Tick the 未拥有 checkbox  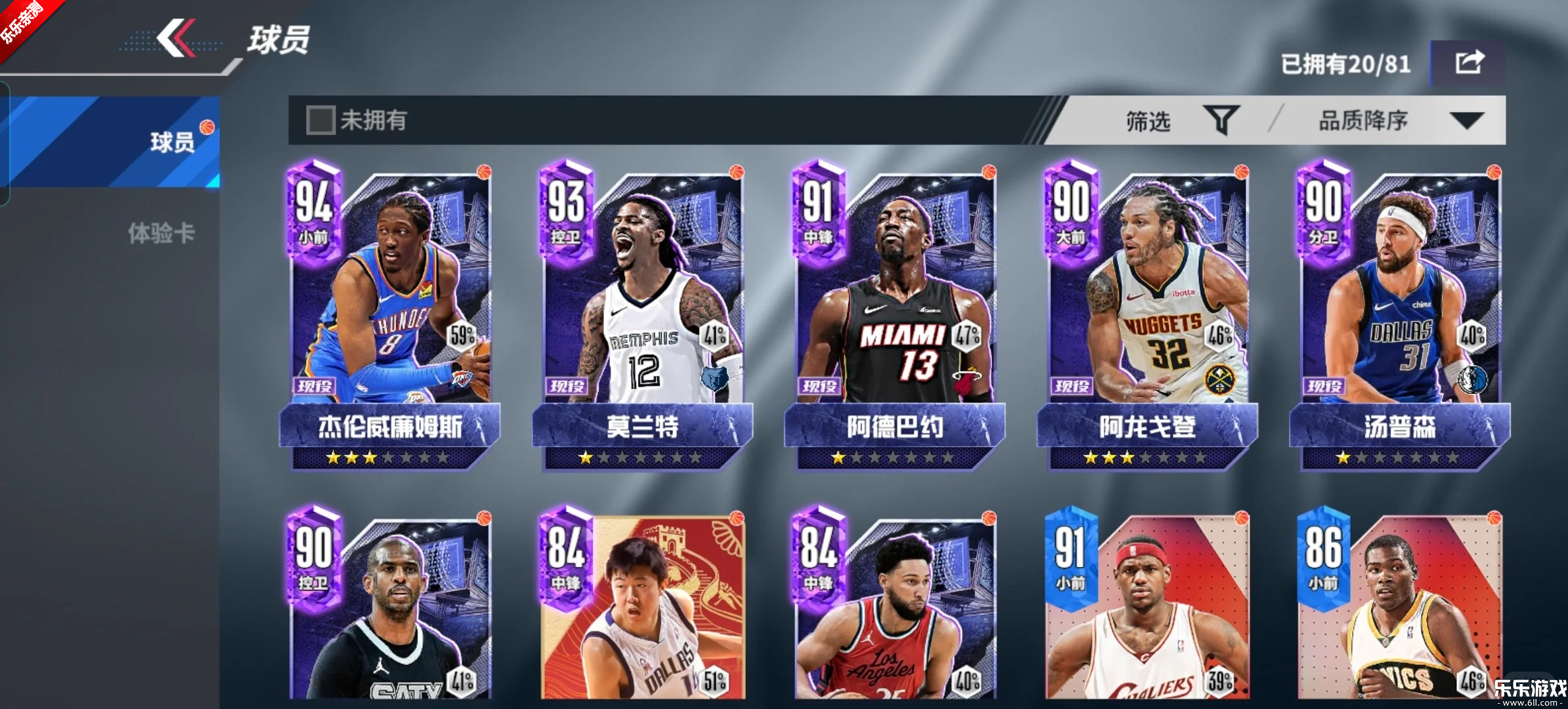321,120
